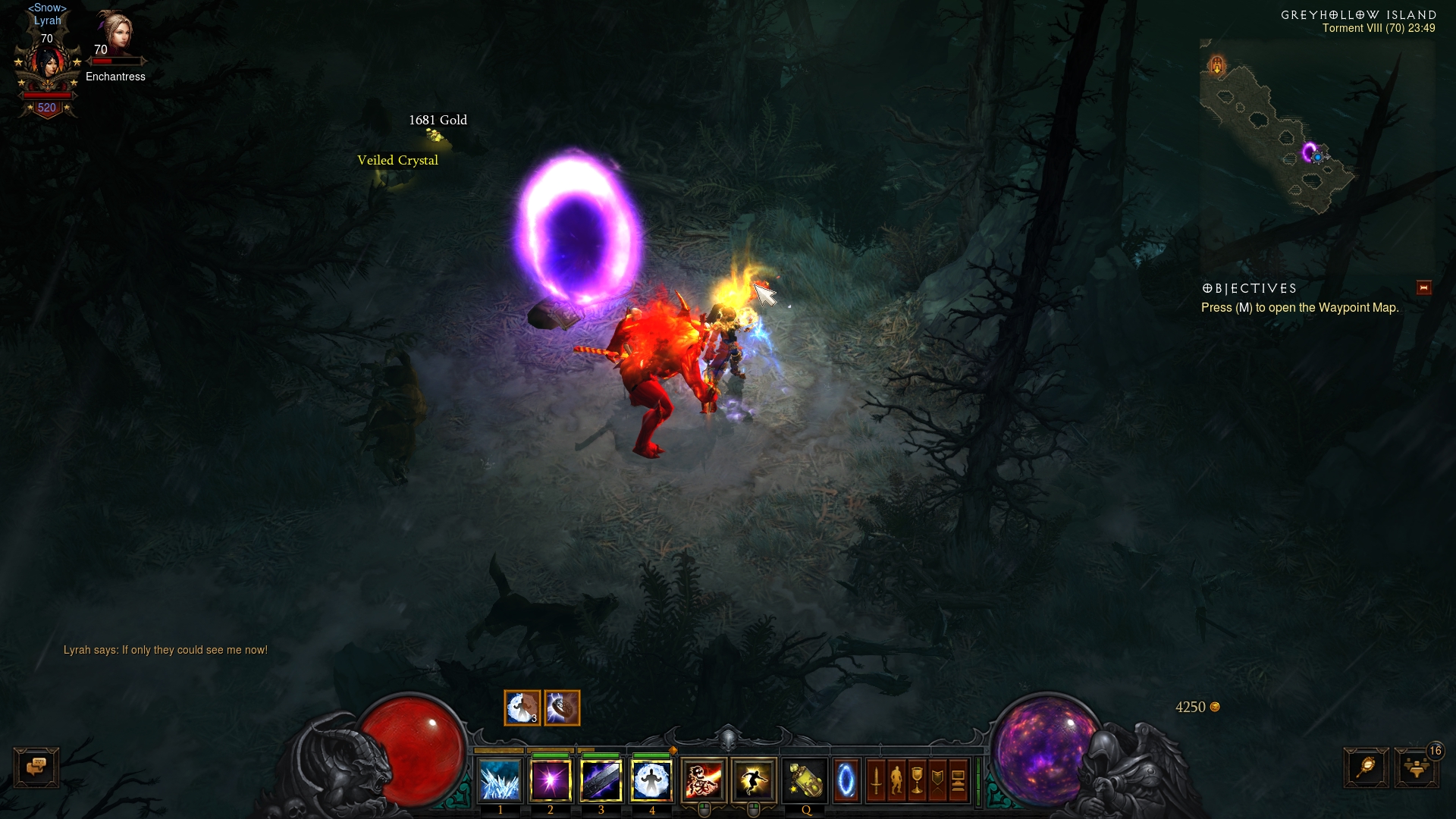Select the fiery skull beam skill
1456x819 pixels.
click(x=704, y=780)
